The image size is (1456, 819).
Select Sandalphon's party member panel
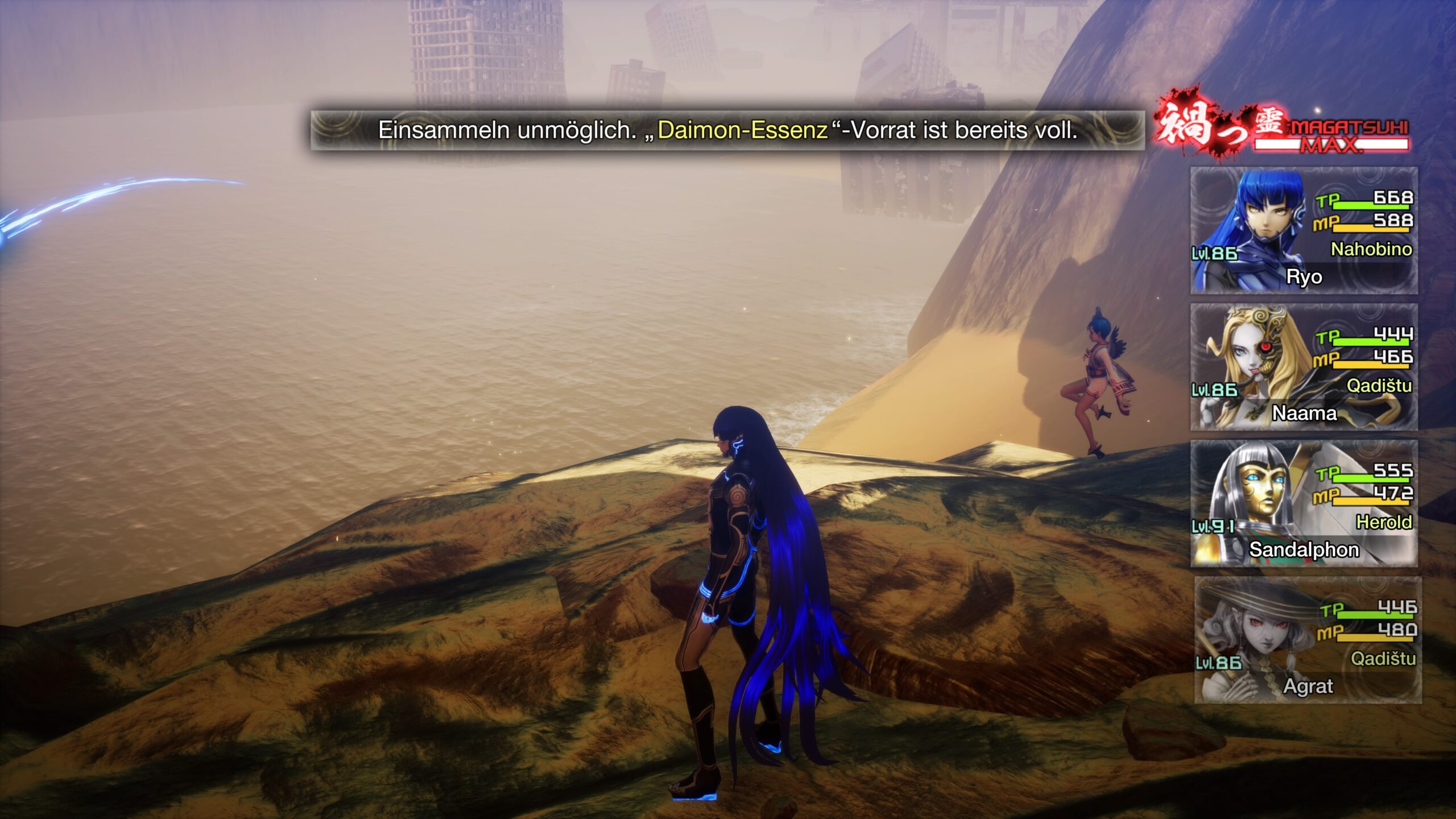pos(1304,504)
